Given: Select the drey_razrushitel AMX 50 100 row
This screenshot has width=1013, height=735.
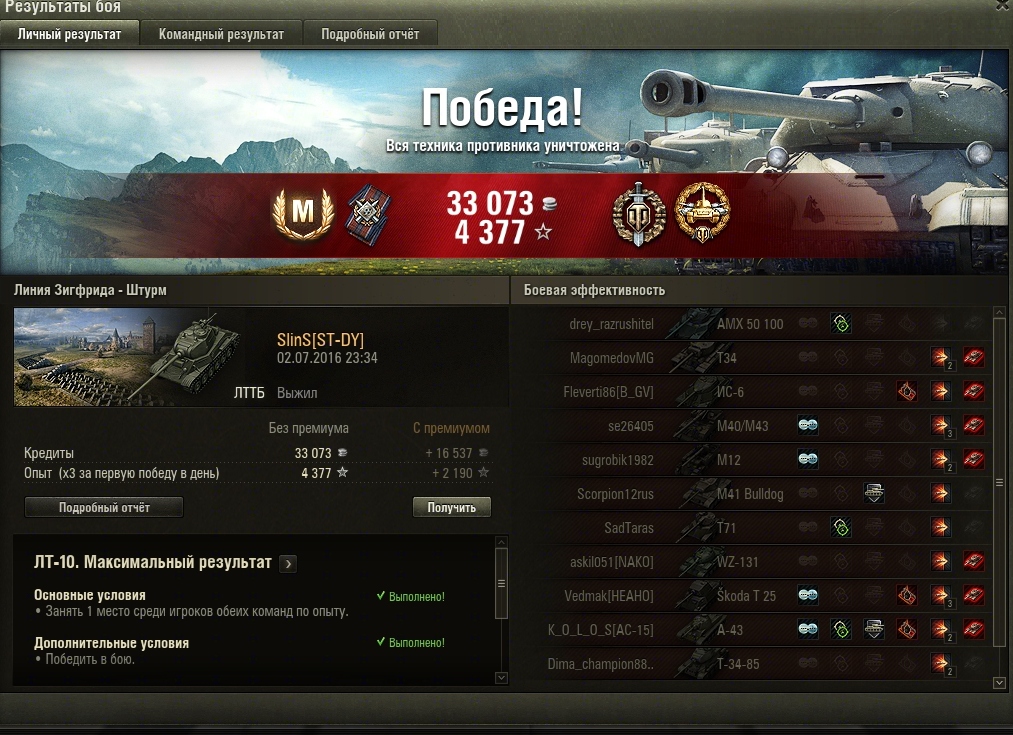Looking at the screenshot, I should coord(750,324).
